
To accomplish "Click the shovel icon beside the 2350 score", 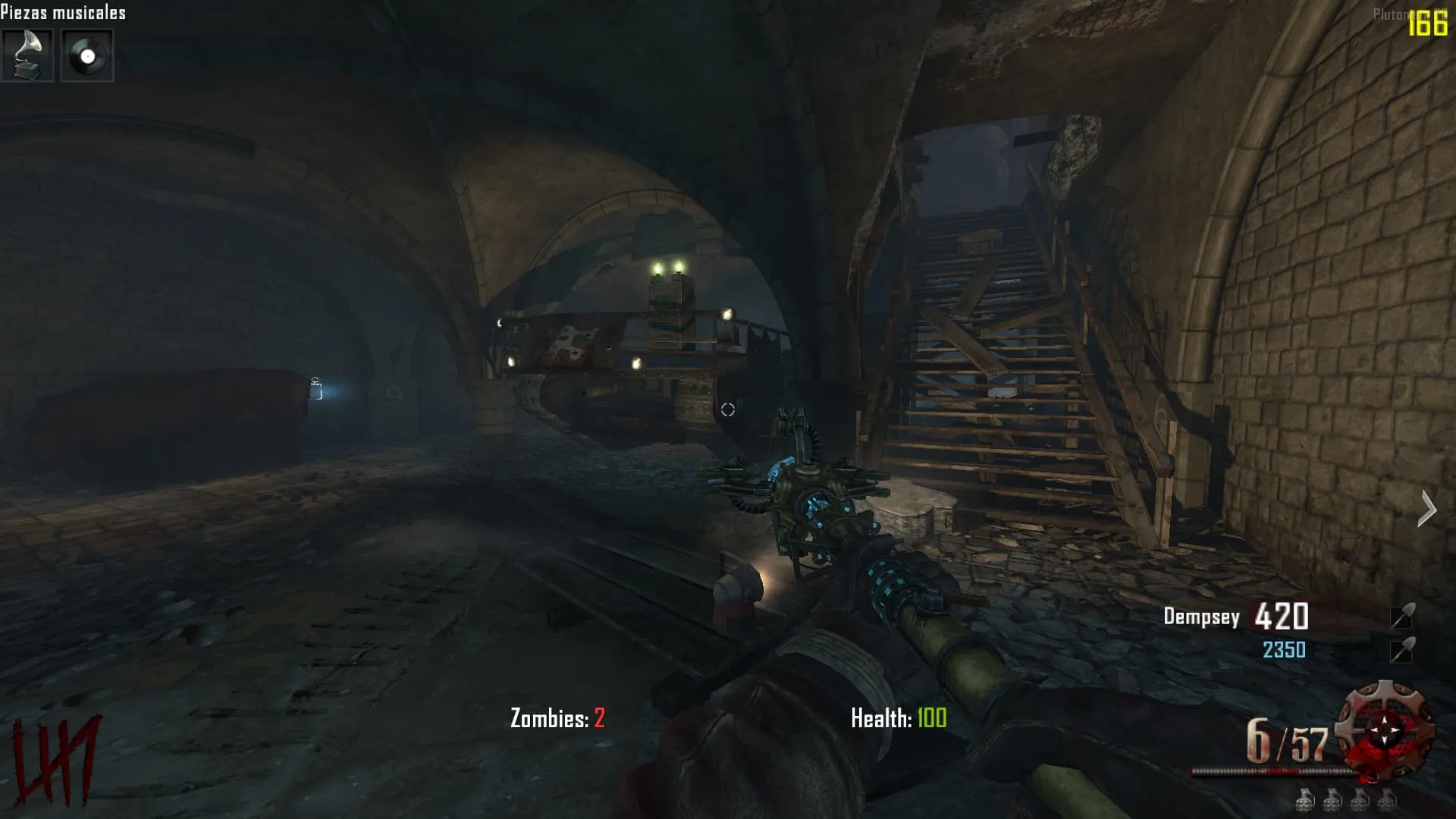I will click(x=1402, y=650).
